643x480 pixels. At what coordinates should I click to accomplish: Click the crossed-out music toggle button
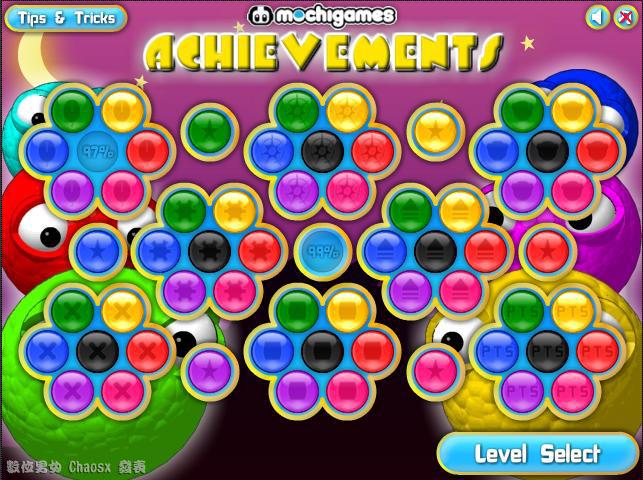[x=625, y=17]
